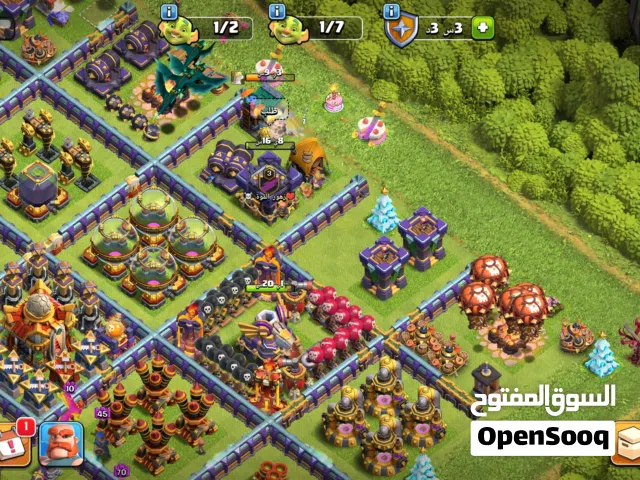This screenshot has height=480, width=640.
Task: Open info for the 1/7 builder counter
Action: (x=277, y=11)
